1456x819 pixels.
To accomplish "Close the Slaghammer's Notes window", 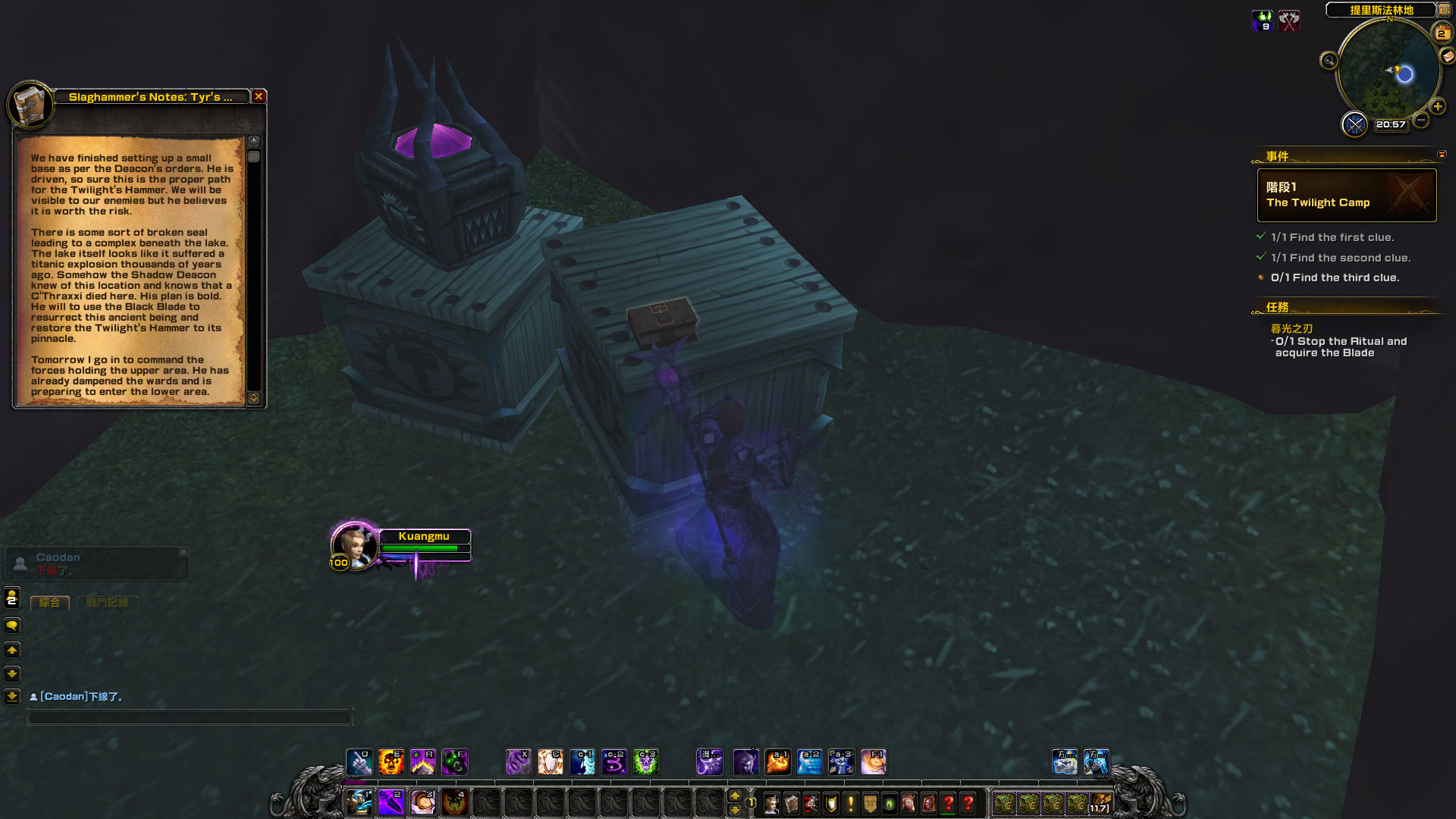I will tap(259, 96).
